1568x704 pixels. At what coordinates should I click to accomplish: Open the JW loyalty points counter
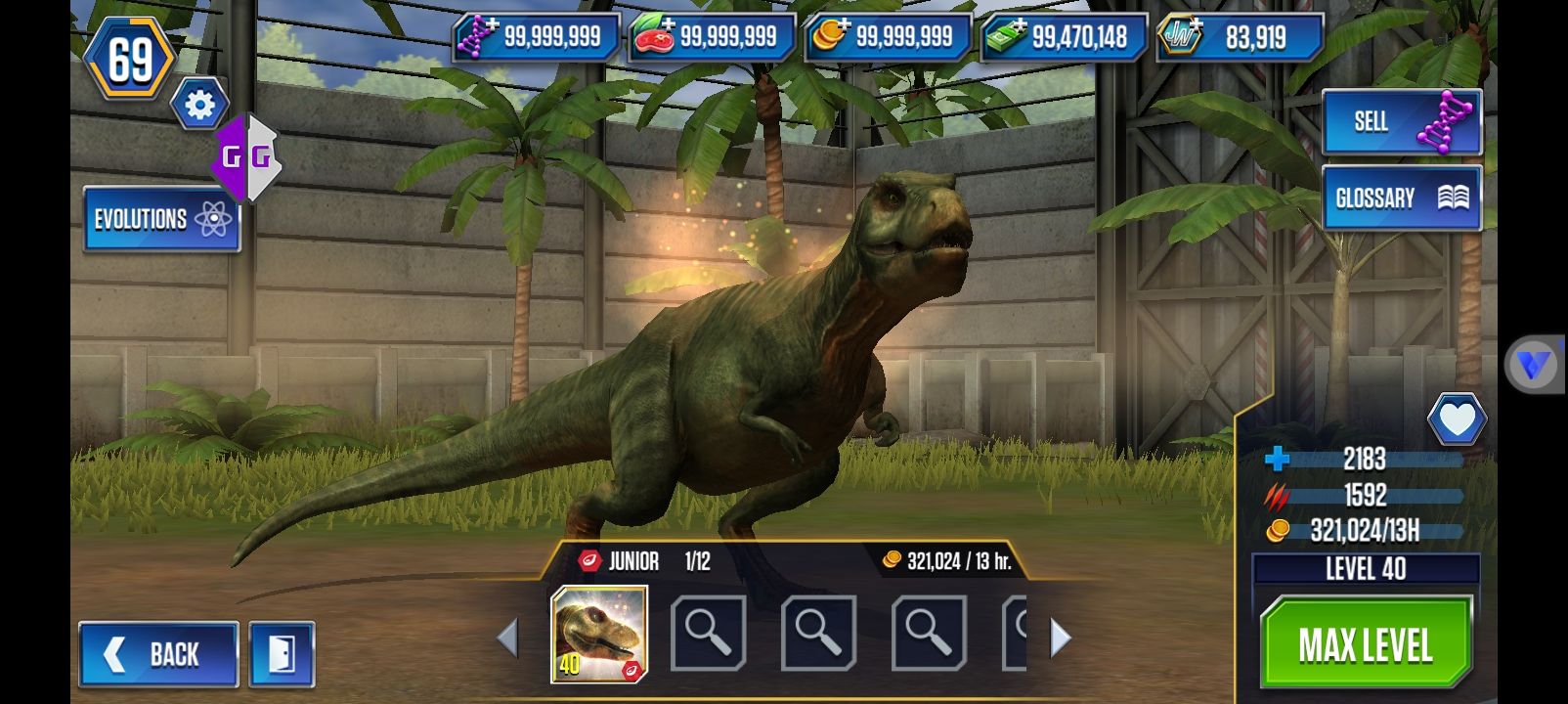tap(1239, 37)
